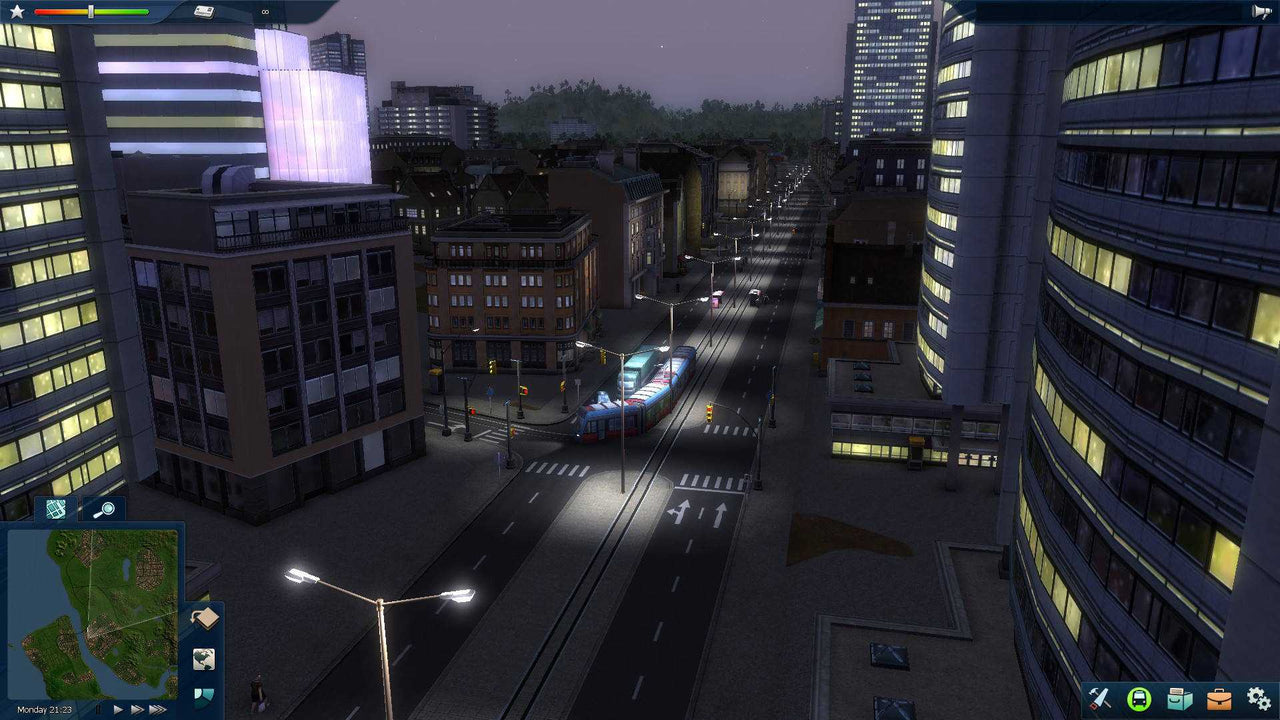1280x720 pixels.
Task: Switch to the city map minimap tab
Action: click(x=55, y=510)
